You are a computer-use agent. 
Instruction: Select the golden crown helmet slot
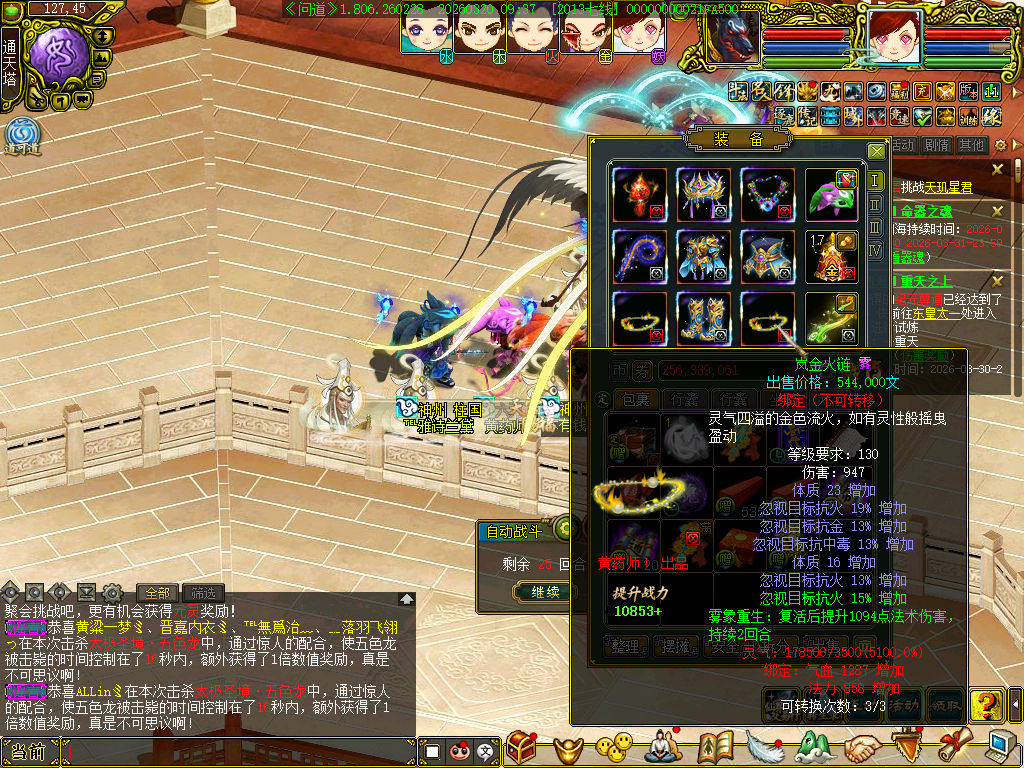click(703, 194)
